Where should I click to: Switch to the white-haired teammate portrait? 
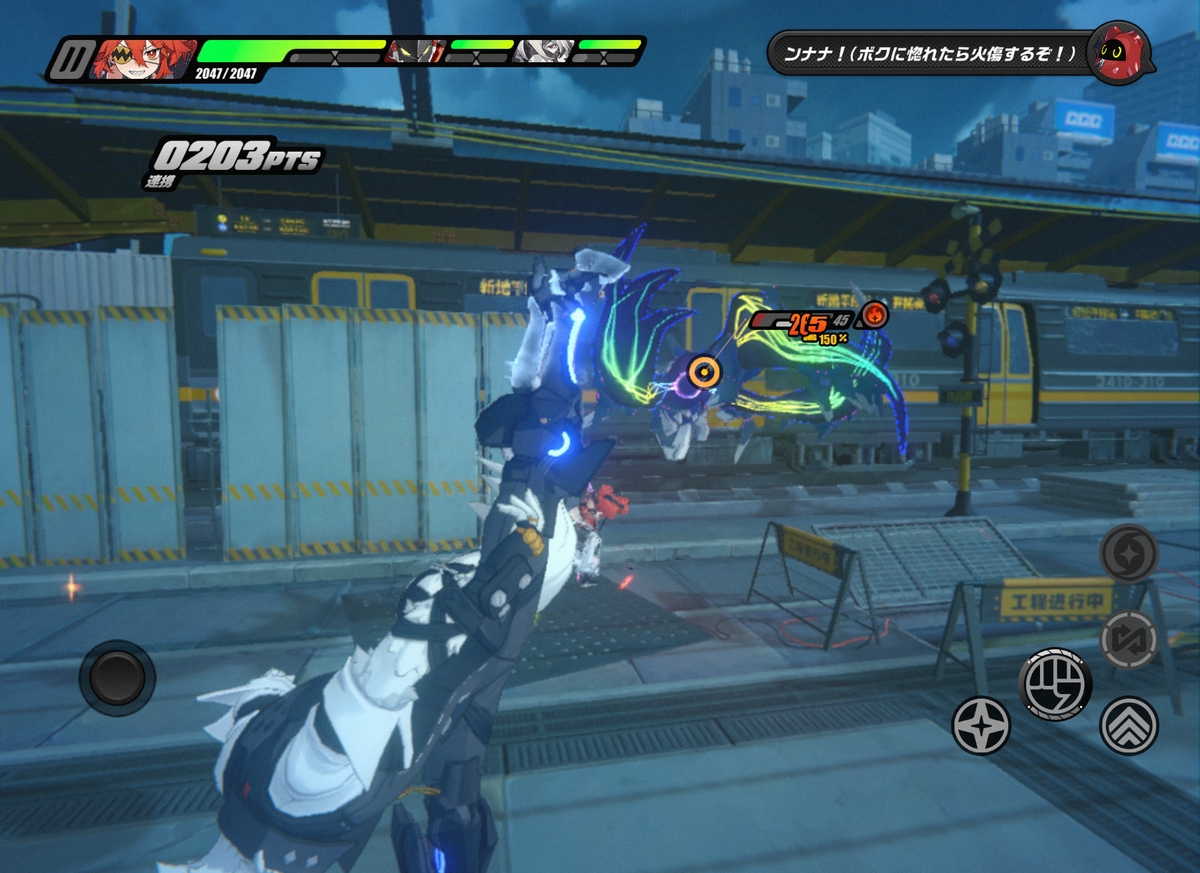pyautogui.click(x=543, y=51)
